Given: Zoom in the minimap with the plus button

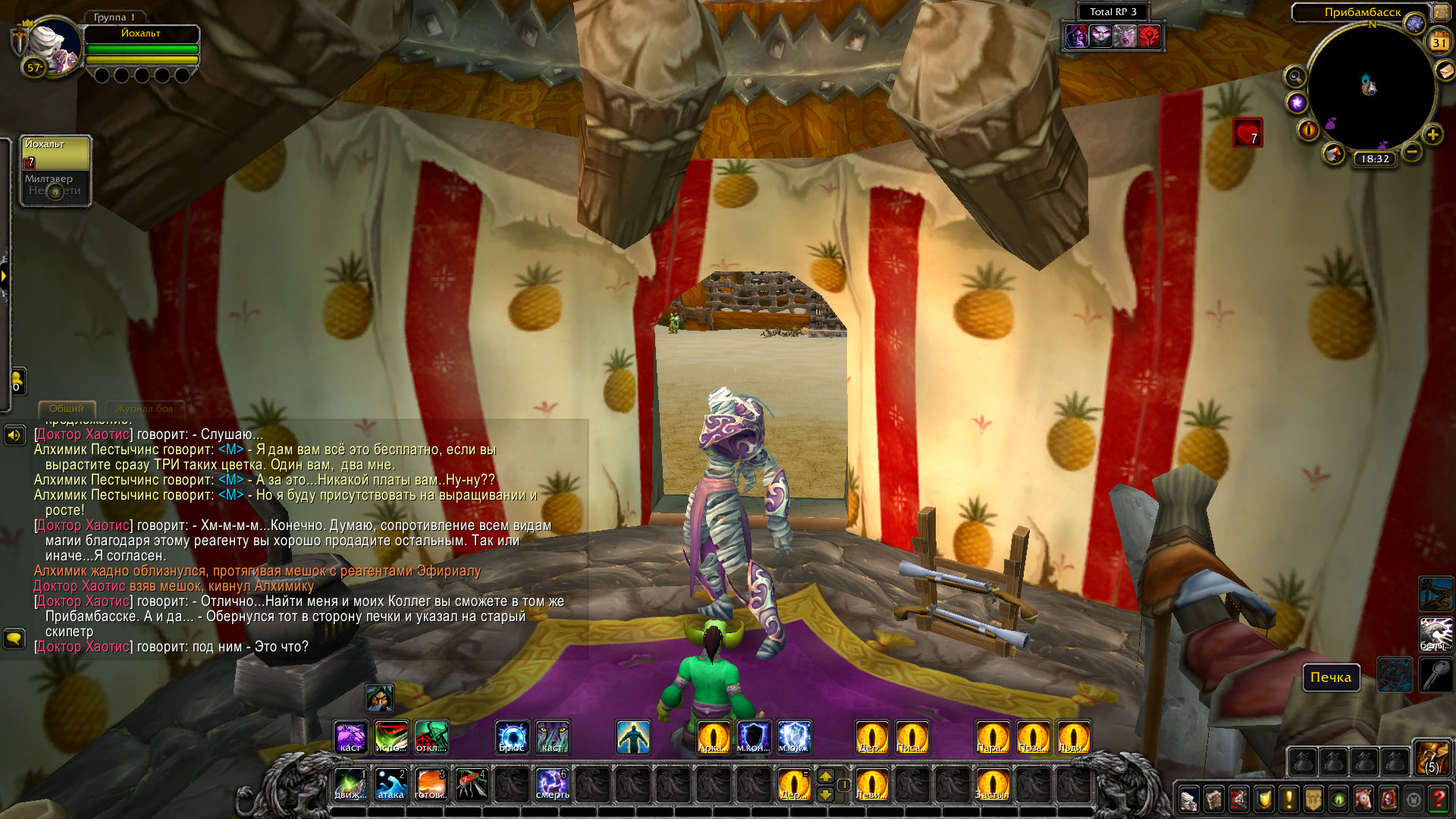Looking at the screenshot, I should (1432, 135).
